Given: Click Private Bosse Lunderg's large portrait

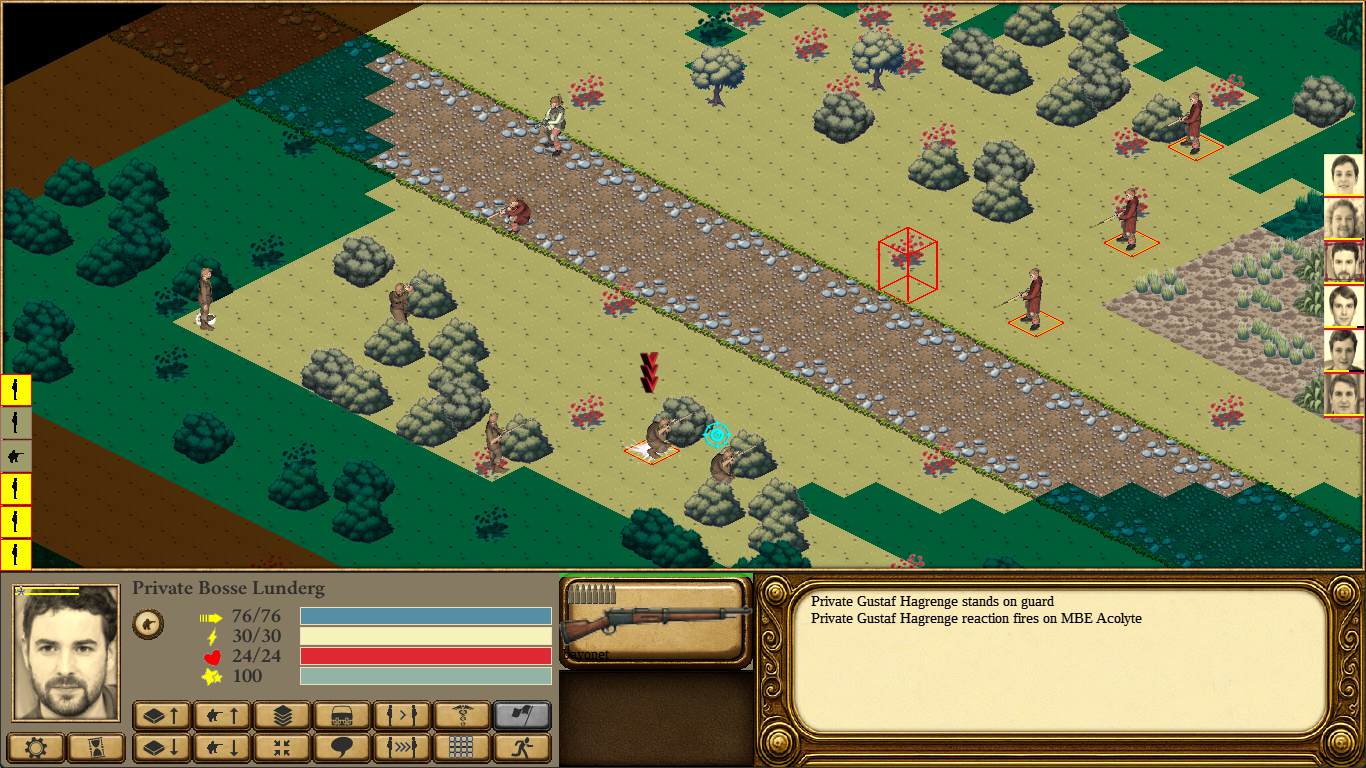Looking at the screenshot, I should (66, 652).
